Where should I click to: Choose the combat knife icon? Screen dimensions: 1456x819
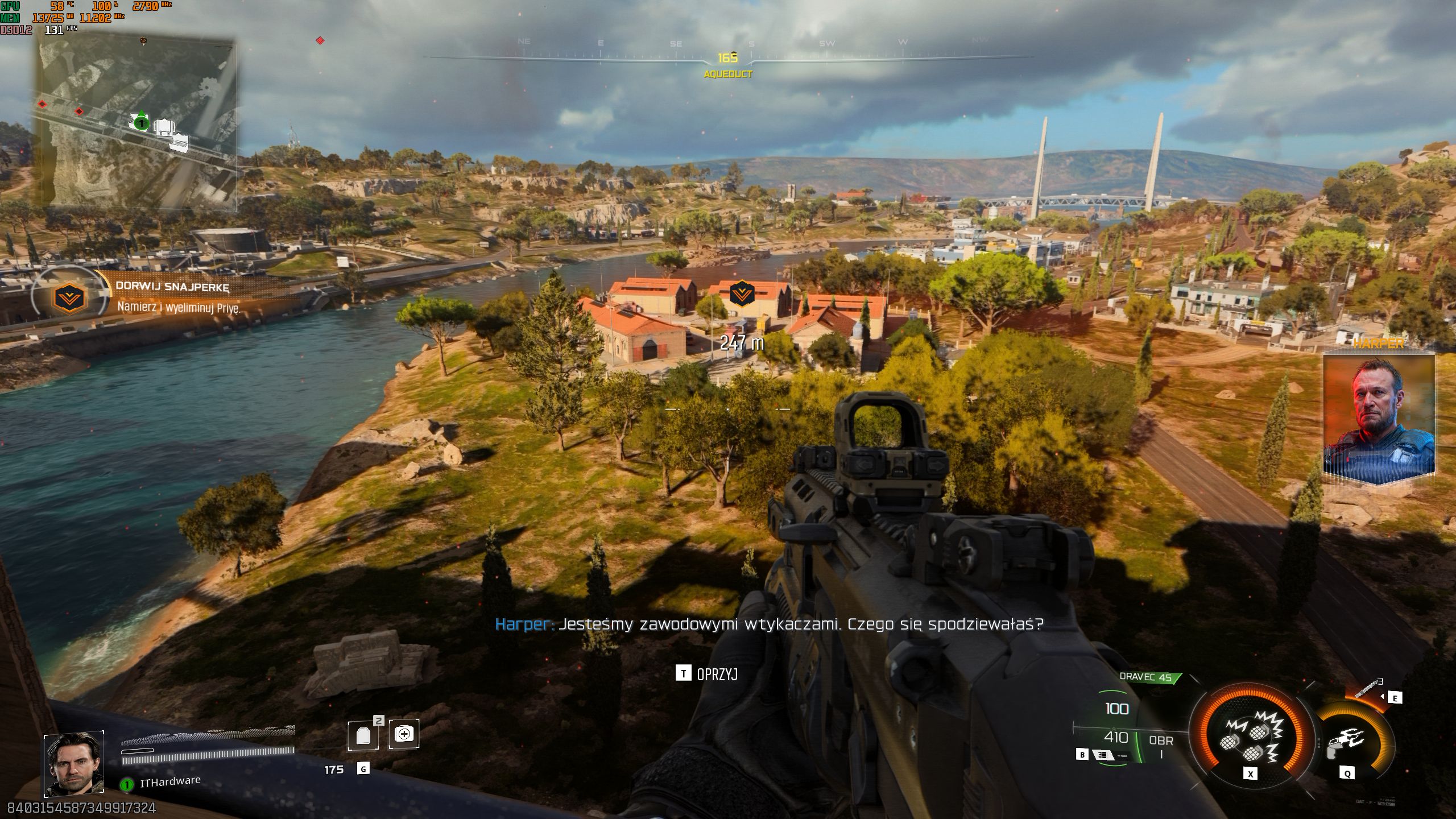(1368, 688)
